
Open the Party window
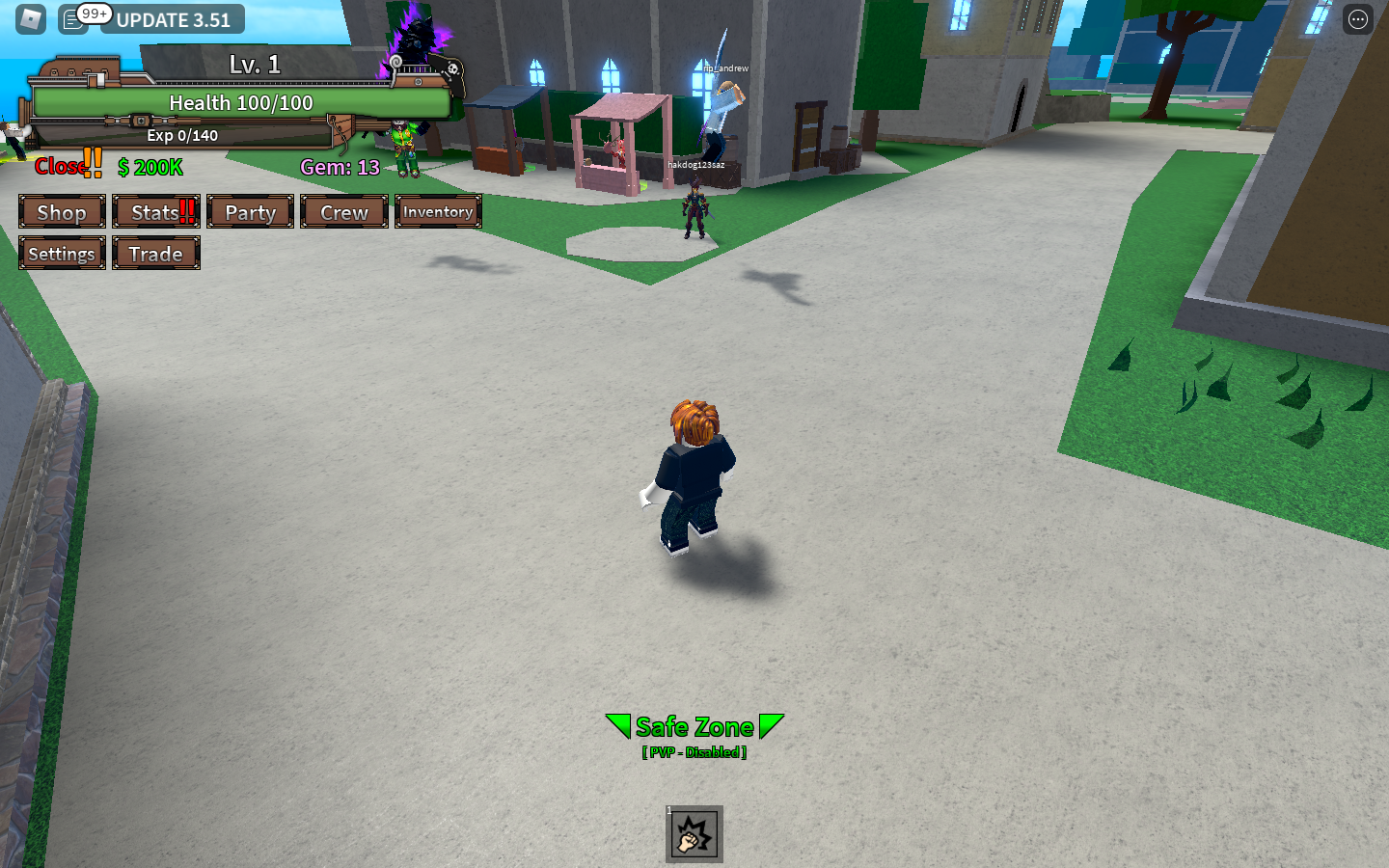250,211
